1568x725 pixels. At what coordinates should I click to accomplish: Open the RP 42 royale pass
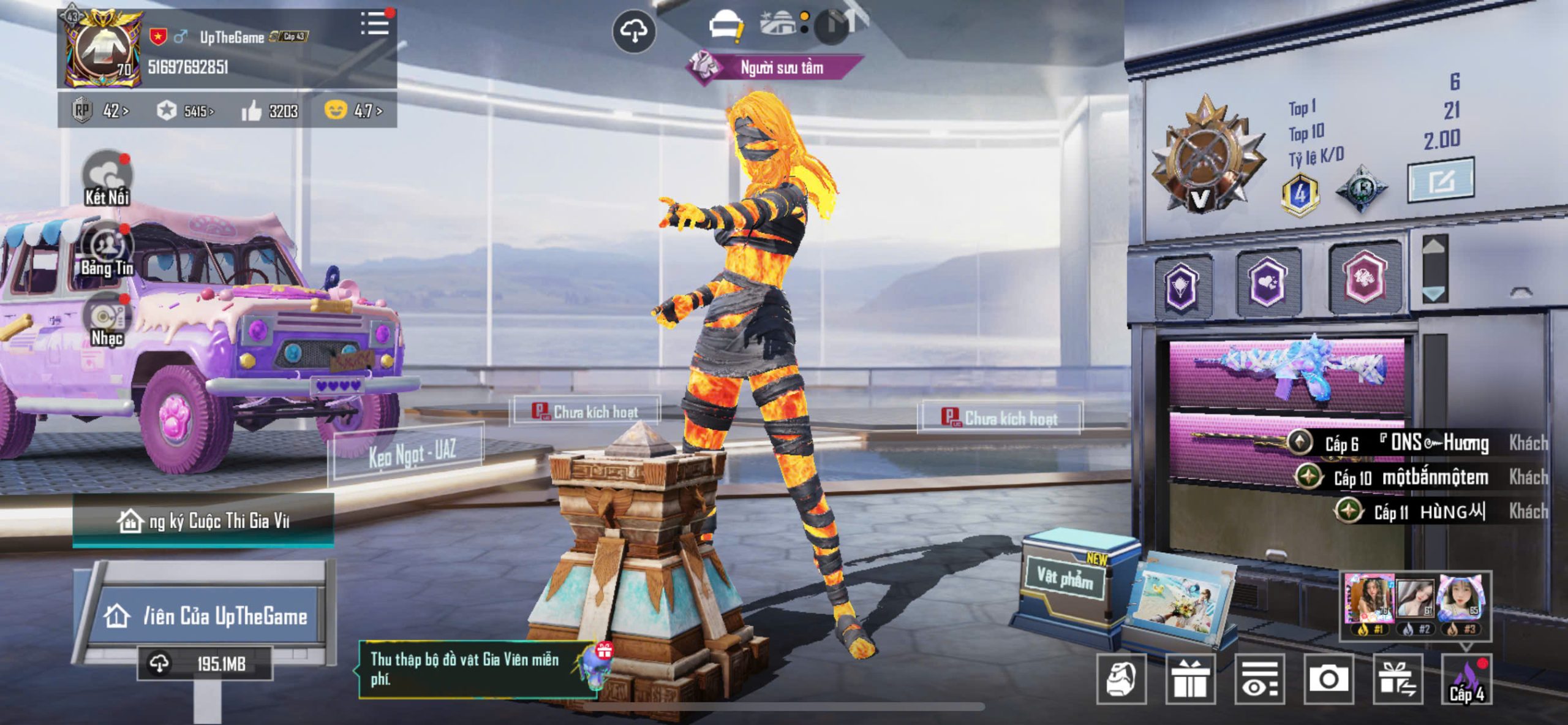tap(100, 111)
